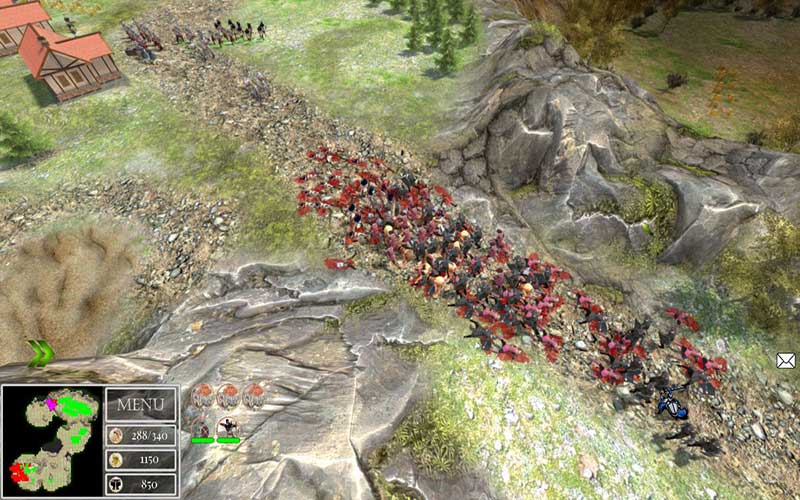Jump to the magenta marker on minimap
Viewport: 800px width, 500px height.
pos(50,403)
